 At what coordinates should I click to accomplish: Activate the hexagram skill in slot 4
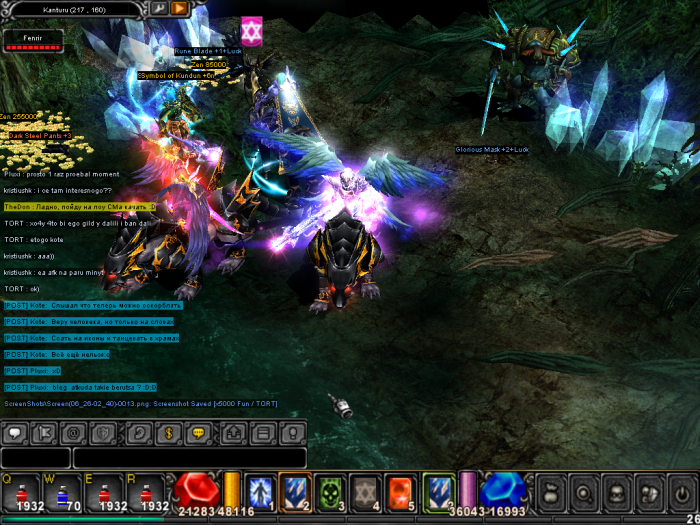[x=365, y=490]
